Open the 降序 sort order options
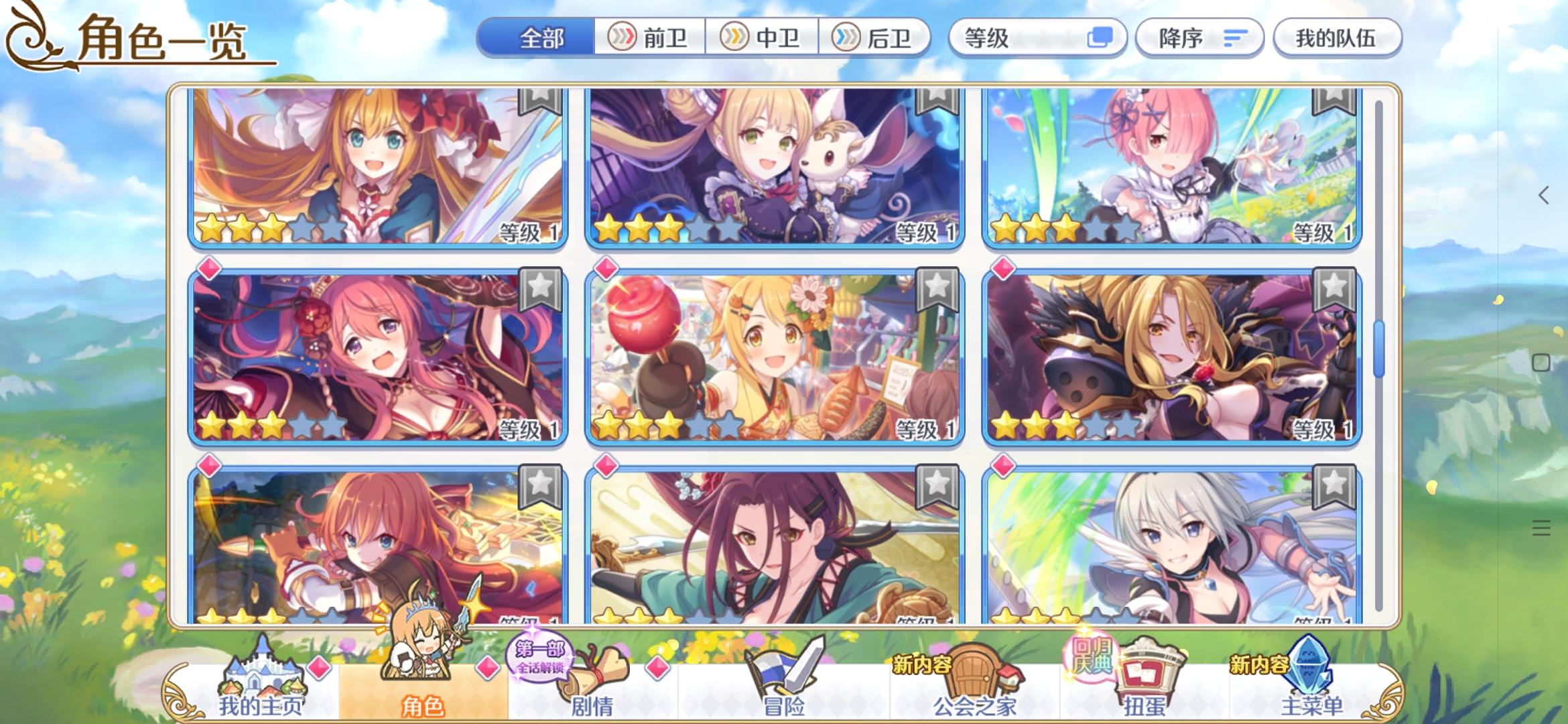Viewport: 1568px width, 724px height. 1199,38
